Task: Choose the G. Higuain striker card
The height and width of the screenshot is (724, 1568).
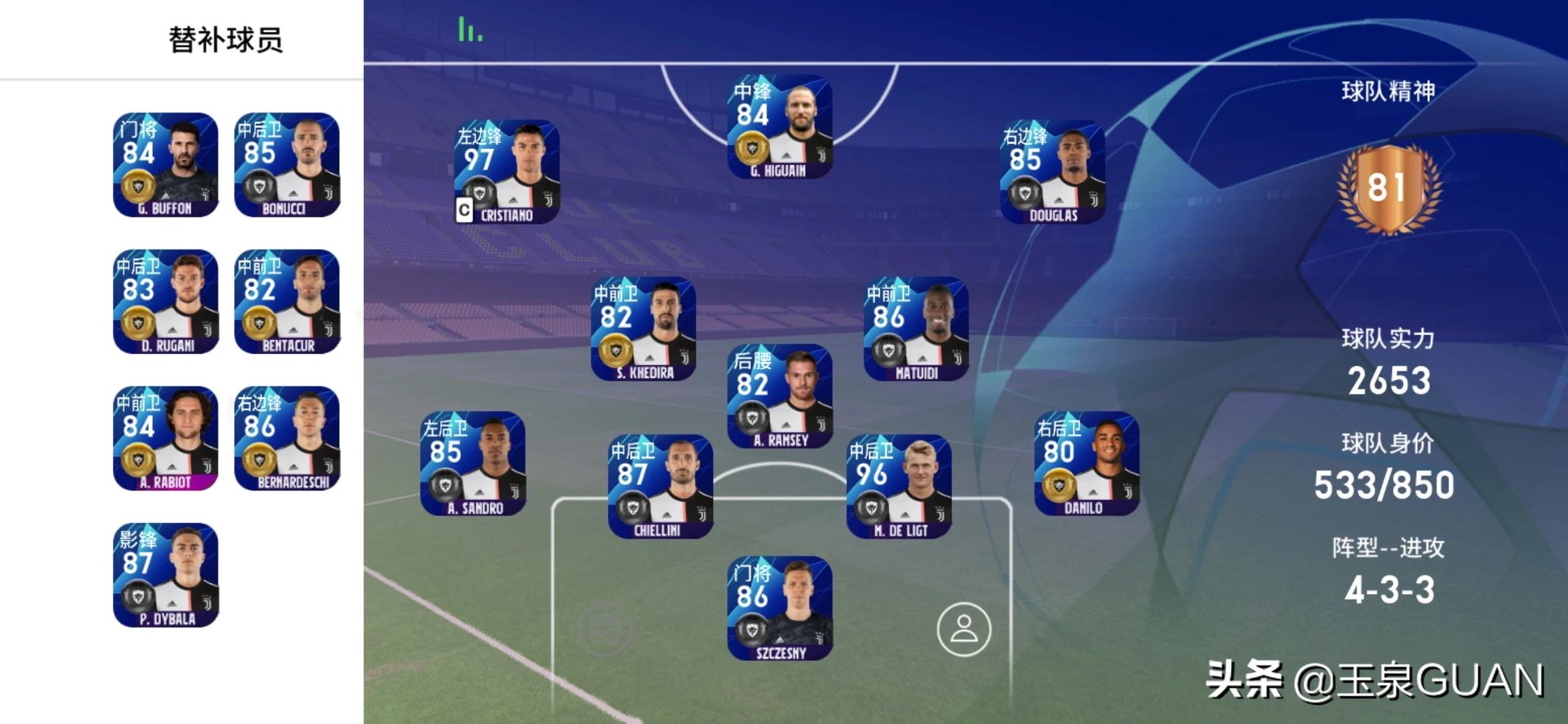Action: 780,127
